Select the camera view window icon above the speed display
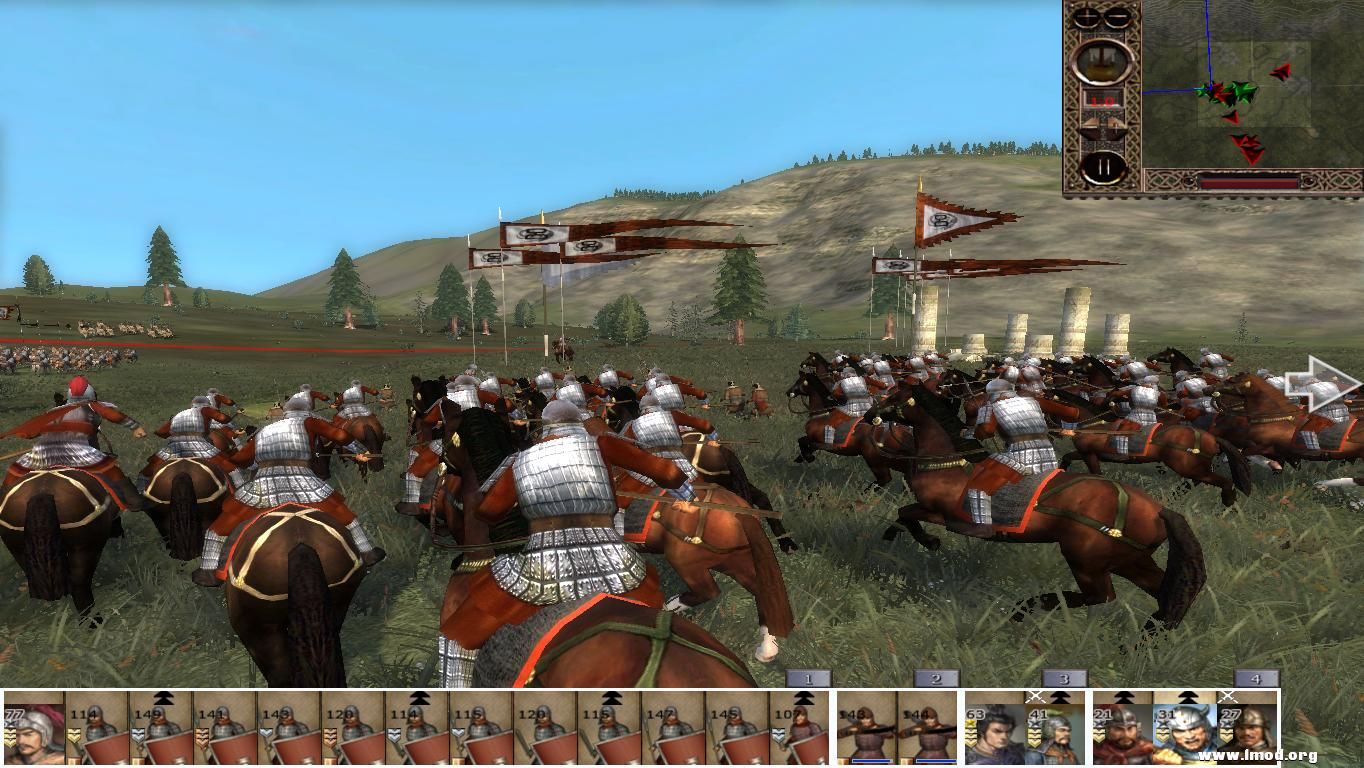 coord(1100,61)
